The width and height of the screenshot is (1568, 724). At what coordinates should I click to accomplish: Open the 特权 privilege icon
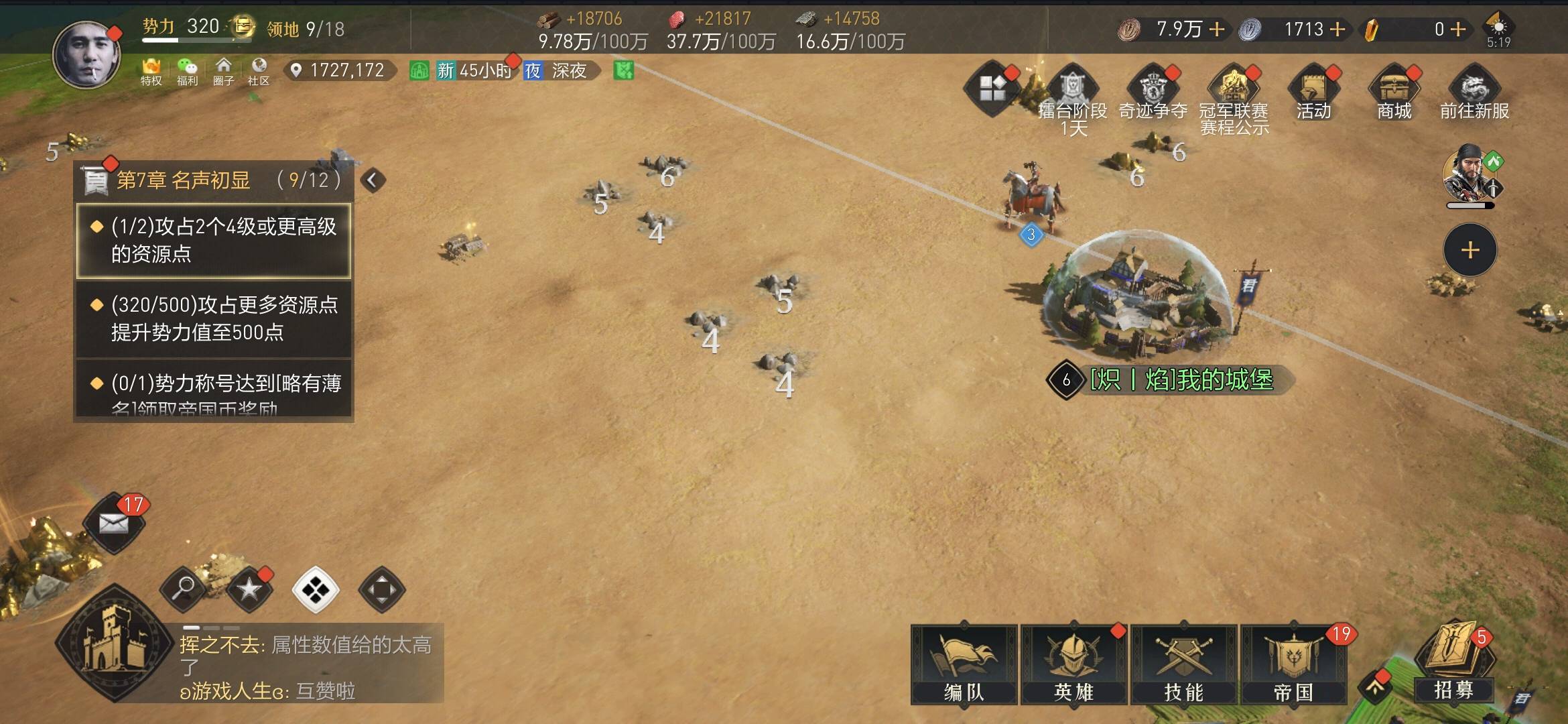pyautogui.click(x=151, y=71)
